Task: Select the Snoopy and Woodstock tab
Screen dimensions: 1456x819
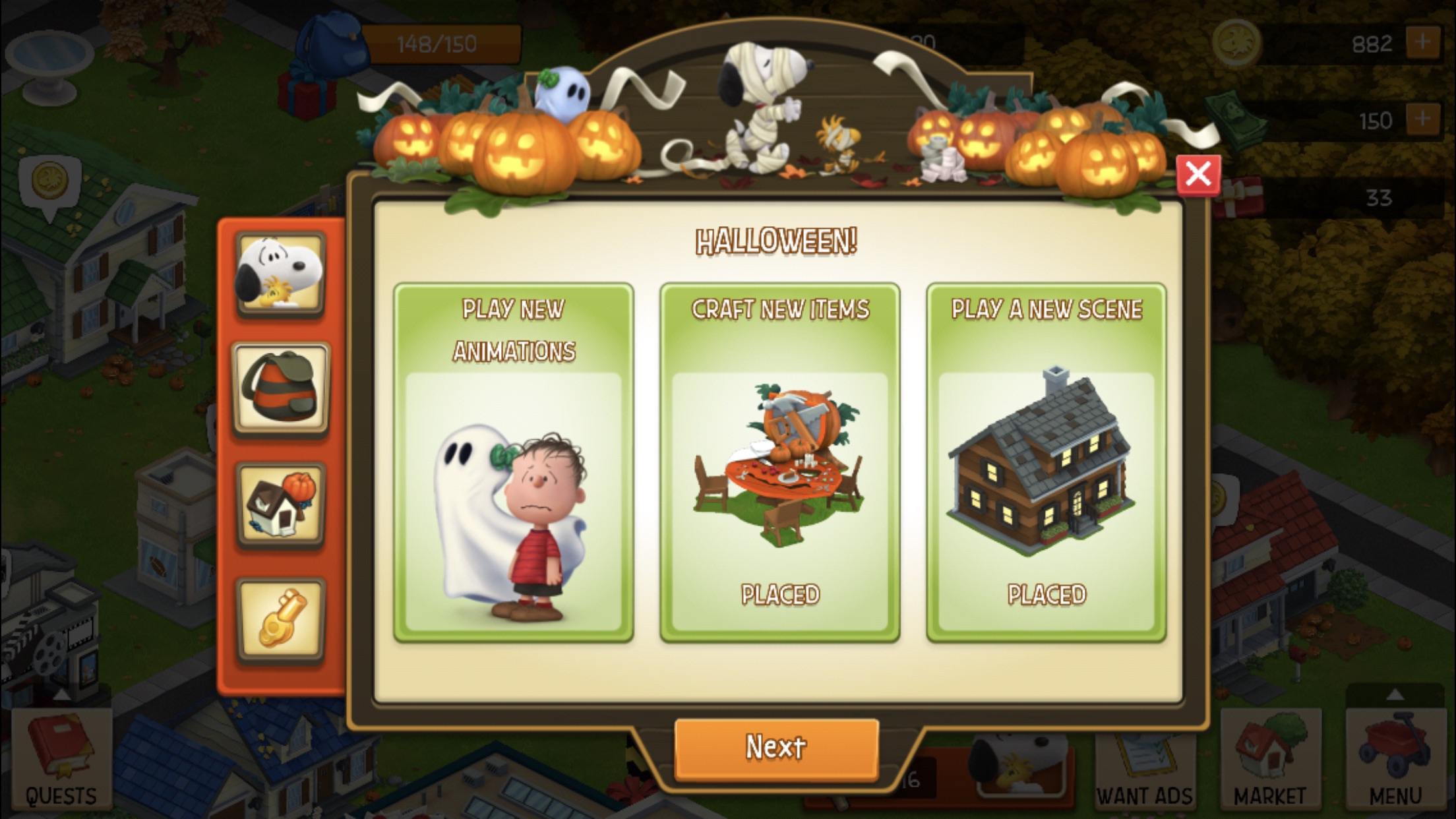Action: (281, 274)
